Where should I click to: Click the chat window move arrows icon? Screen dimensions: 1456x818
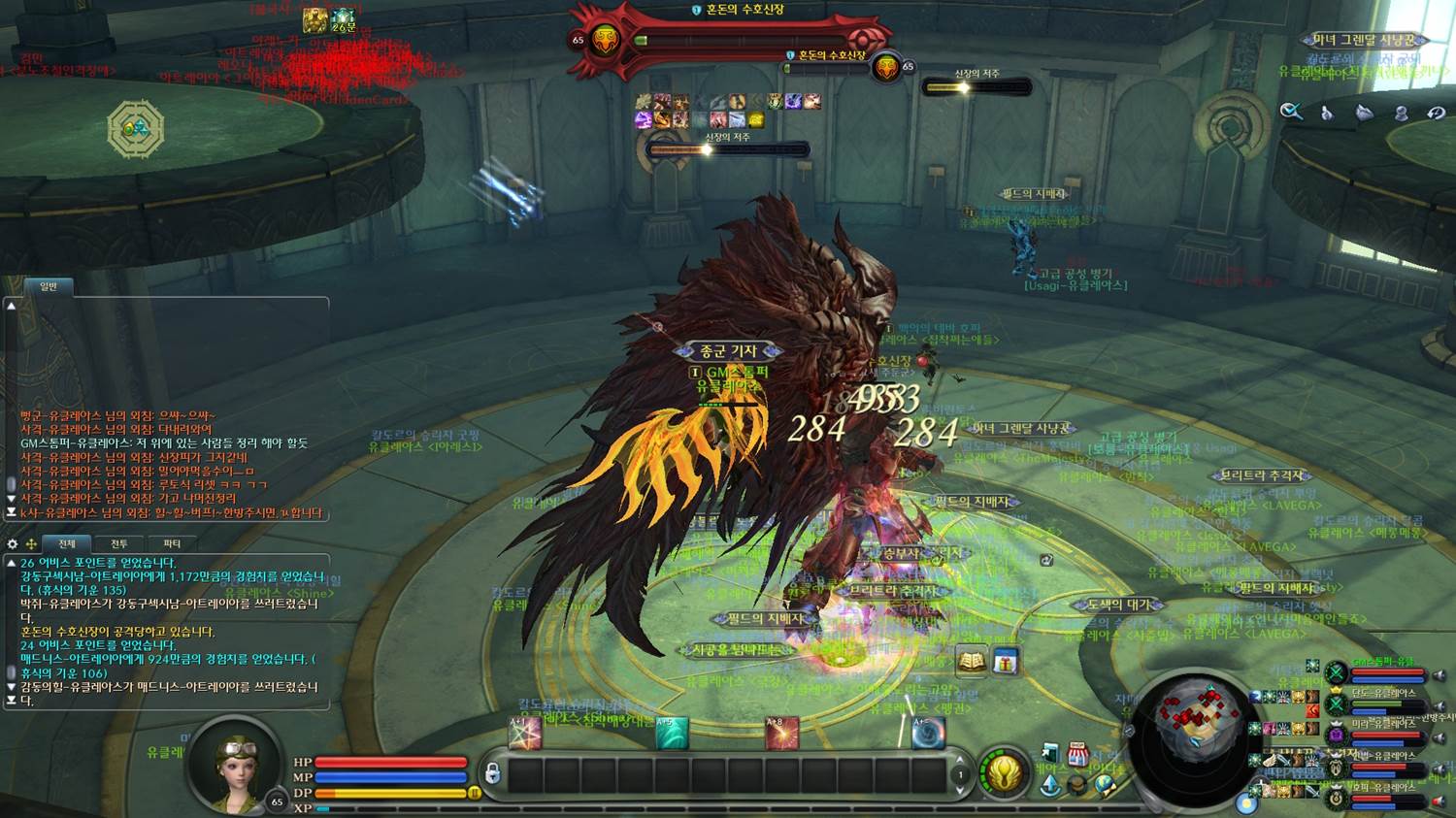click(31, 544)
